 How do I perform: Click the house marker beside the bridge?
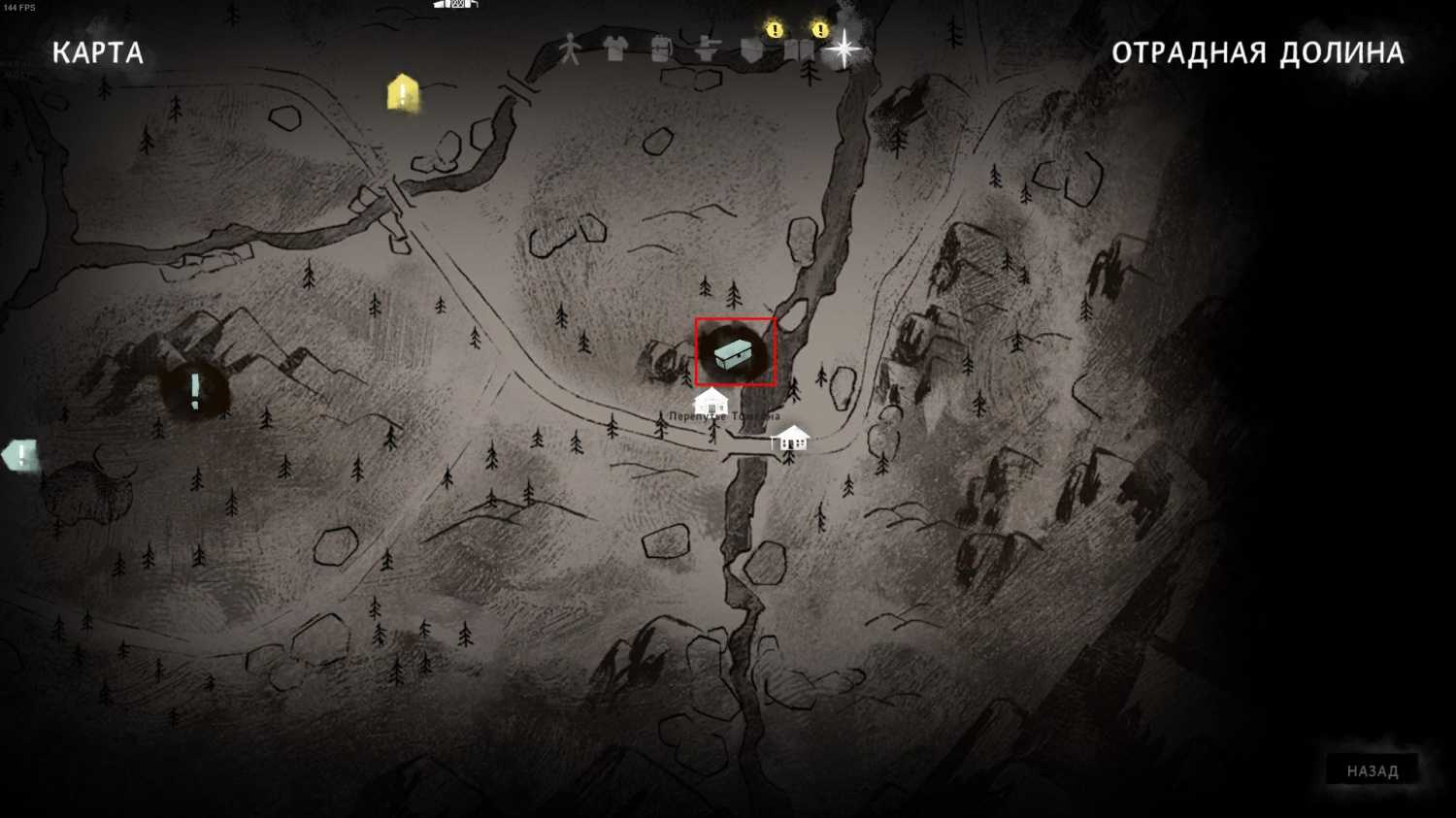pyautogui.click(x=792, y=438)
